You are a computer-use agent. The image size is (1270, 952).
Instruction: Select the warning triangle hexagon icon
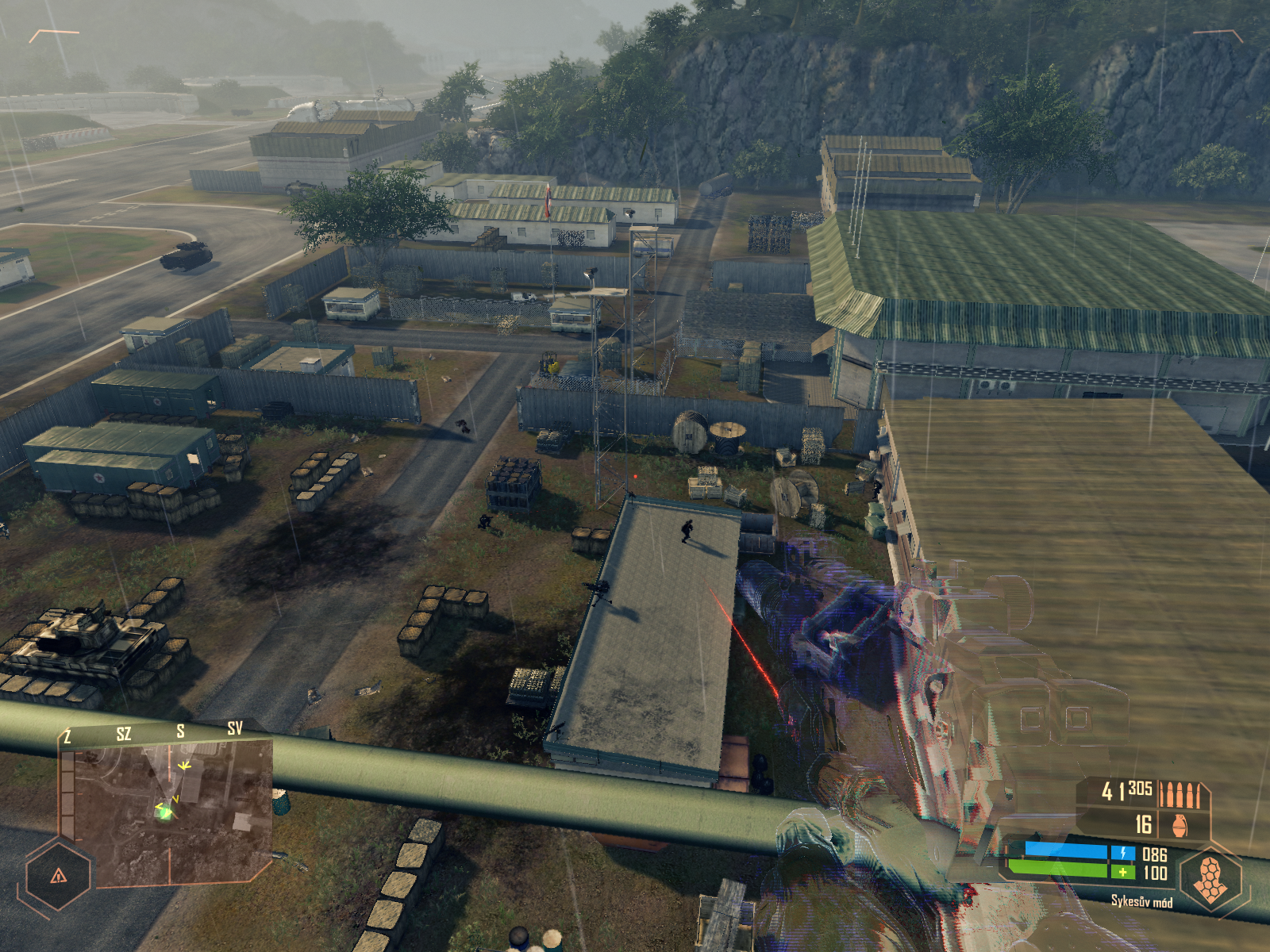58,876
